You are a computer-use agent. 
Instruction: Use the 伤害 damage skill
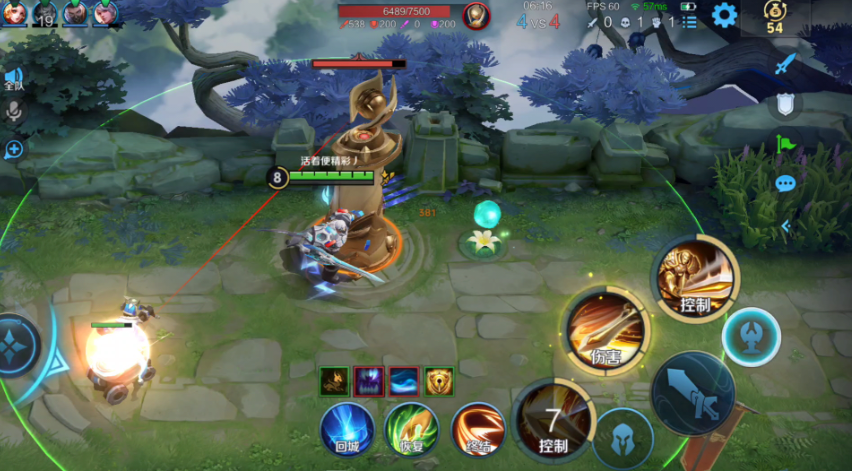[x=606, y=331]
